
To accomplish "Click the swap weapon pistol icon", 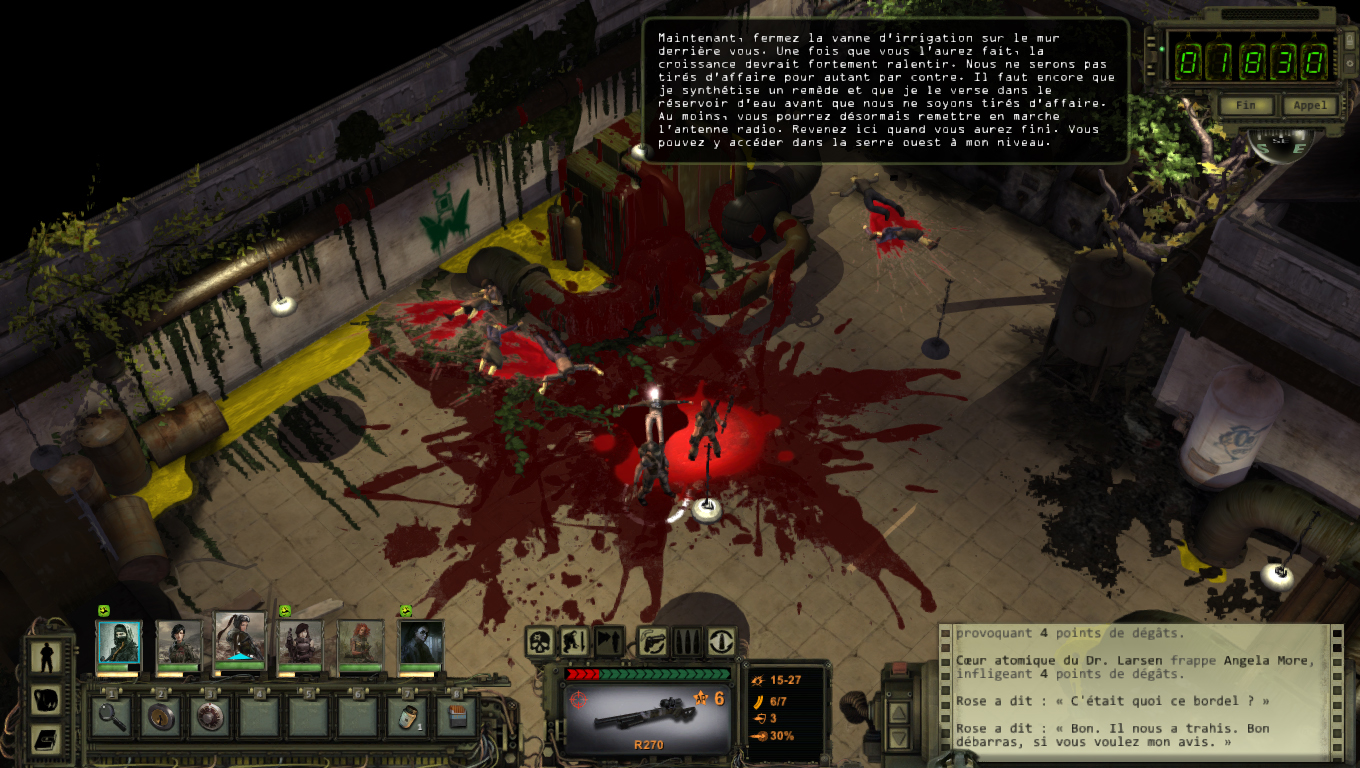I will pyautogui.click(x=652, y=641).
